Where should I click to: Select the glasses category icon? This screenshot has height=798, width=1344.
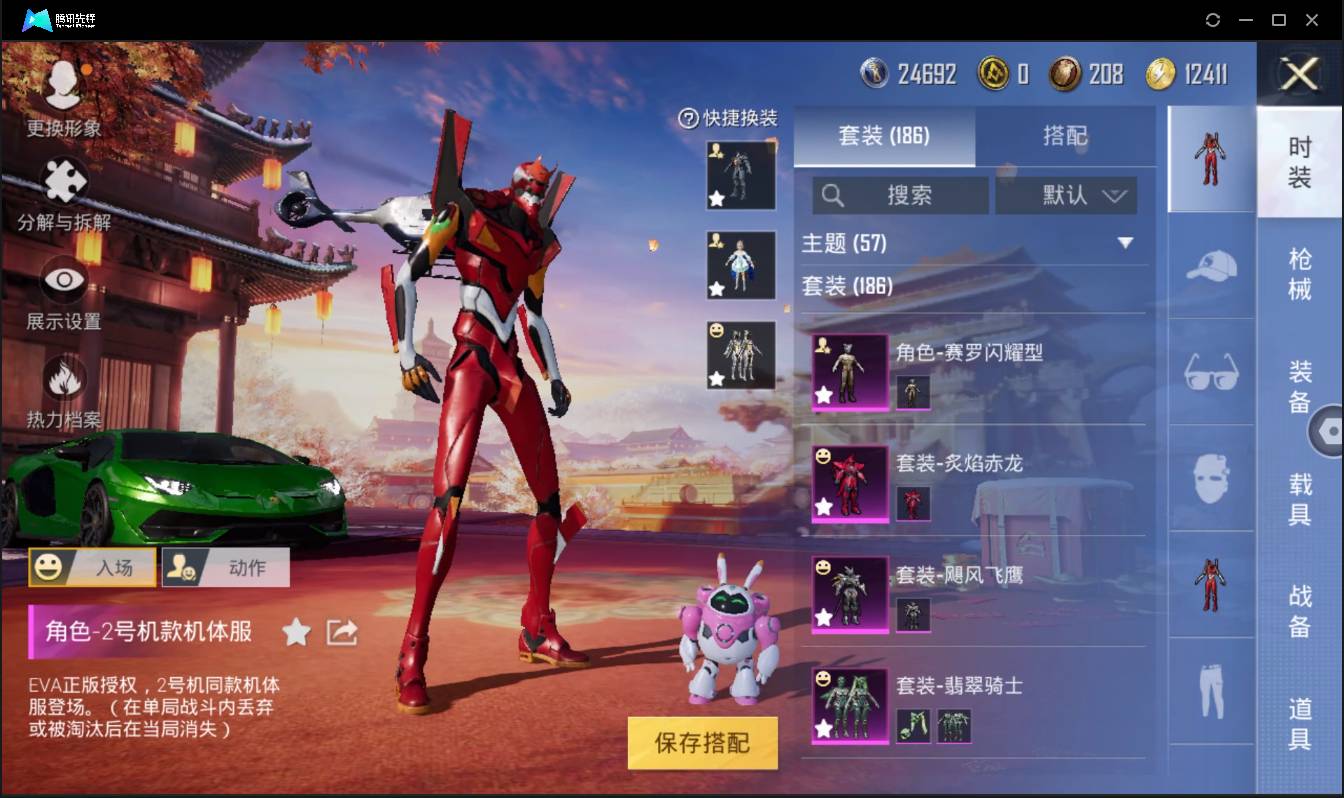[1210, 374]
